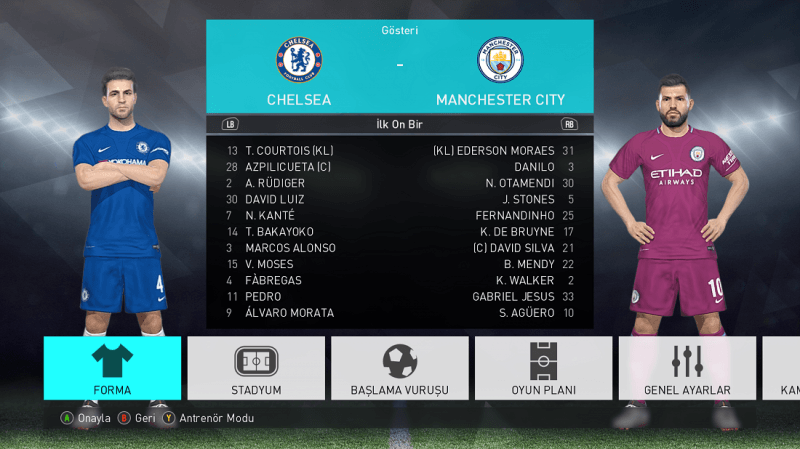
Task: Click the İlk On Bir lineup header
Action: [400, 125]
